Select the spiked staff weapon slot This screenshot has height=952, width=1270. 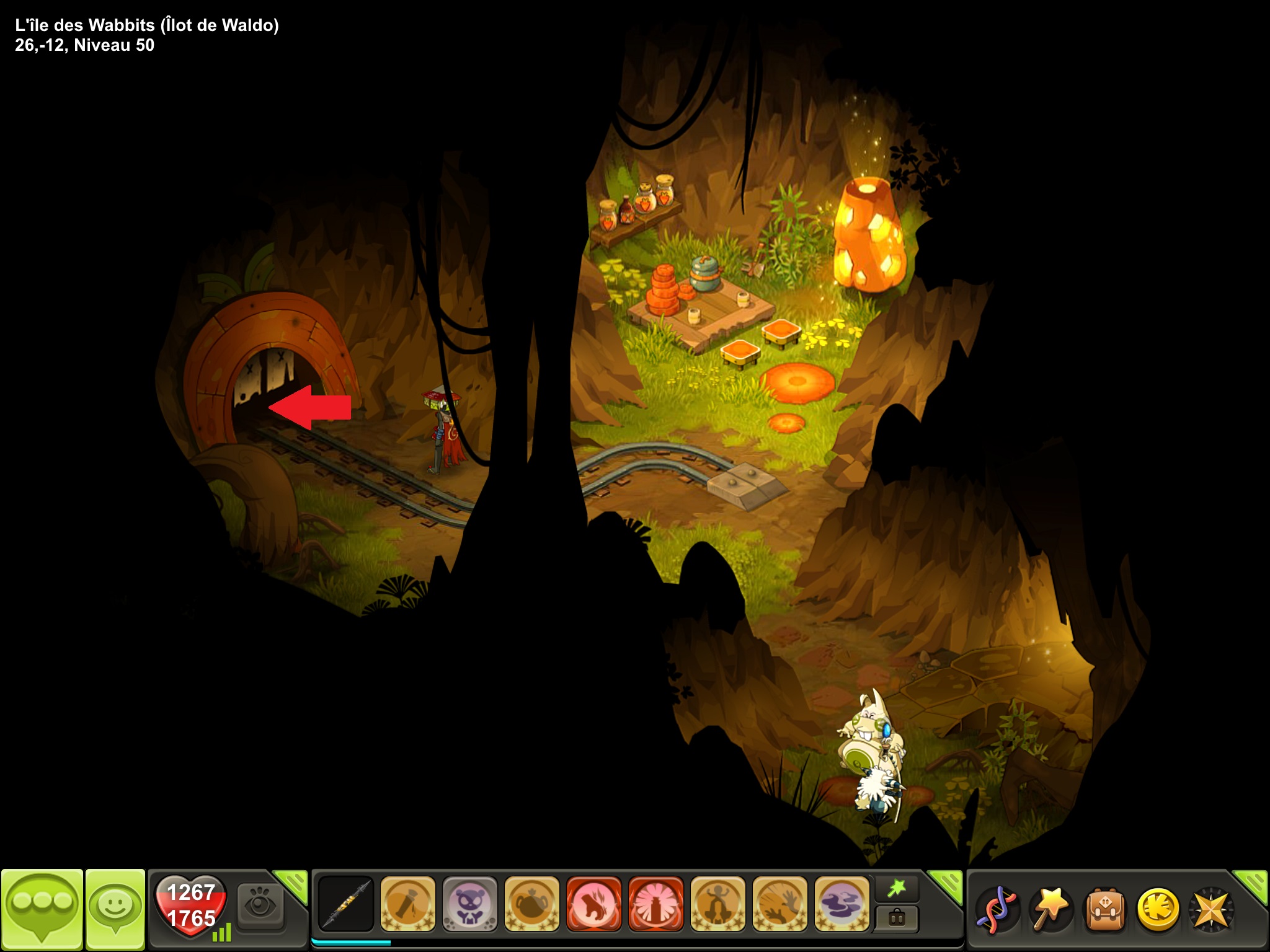[345, 904]
